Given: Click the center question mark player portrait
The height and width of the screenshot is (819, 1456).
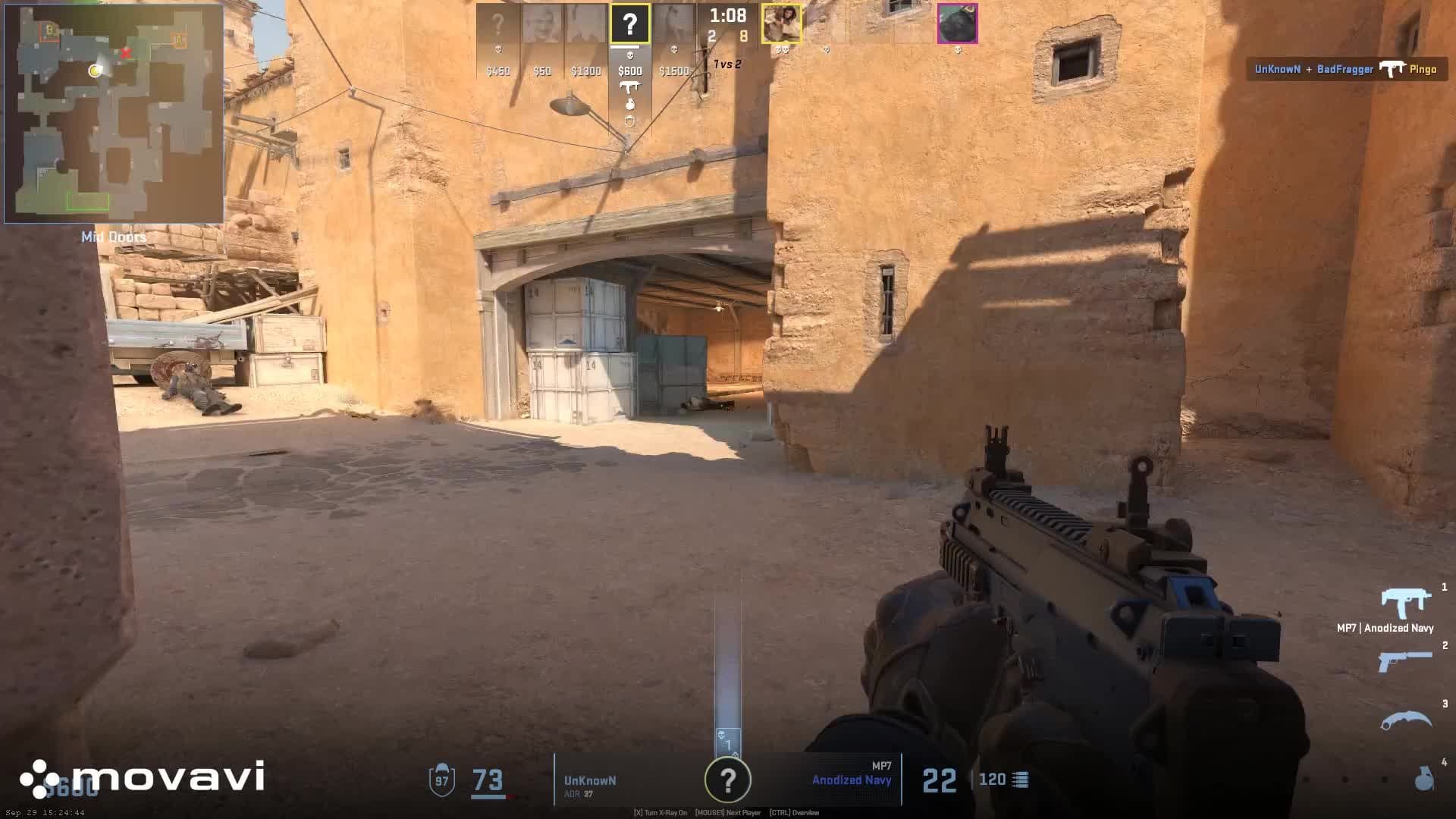Looking at the screenshot, I should (x=728, y=780).
